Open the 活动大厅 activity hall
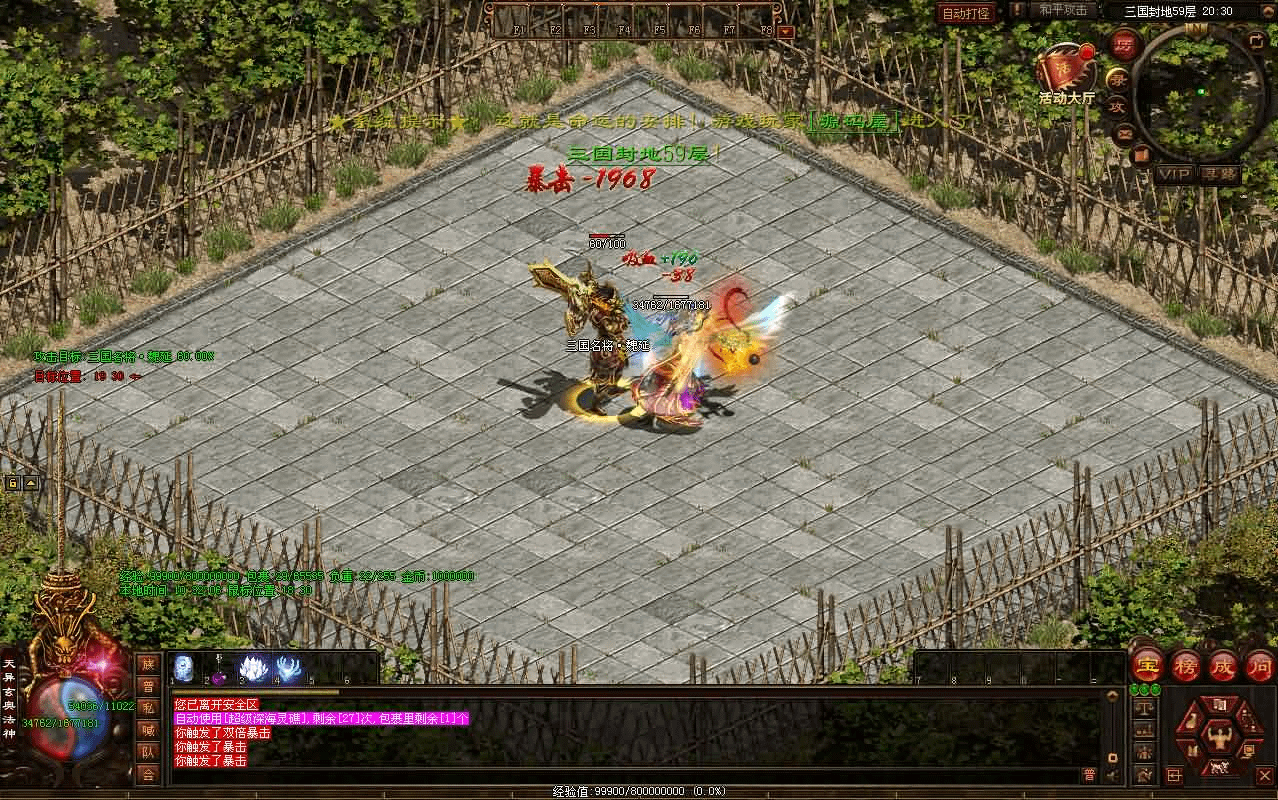The height and width of the screenshot is (800, 1278). pos(1065,74)
